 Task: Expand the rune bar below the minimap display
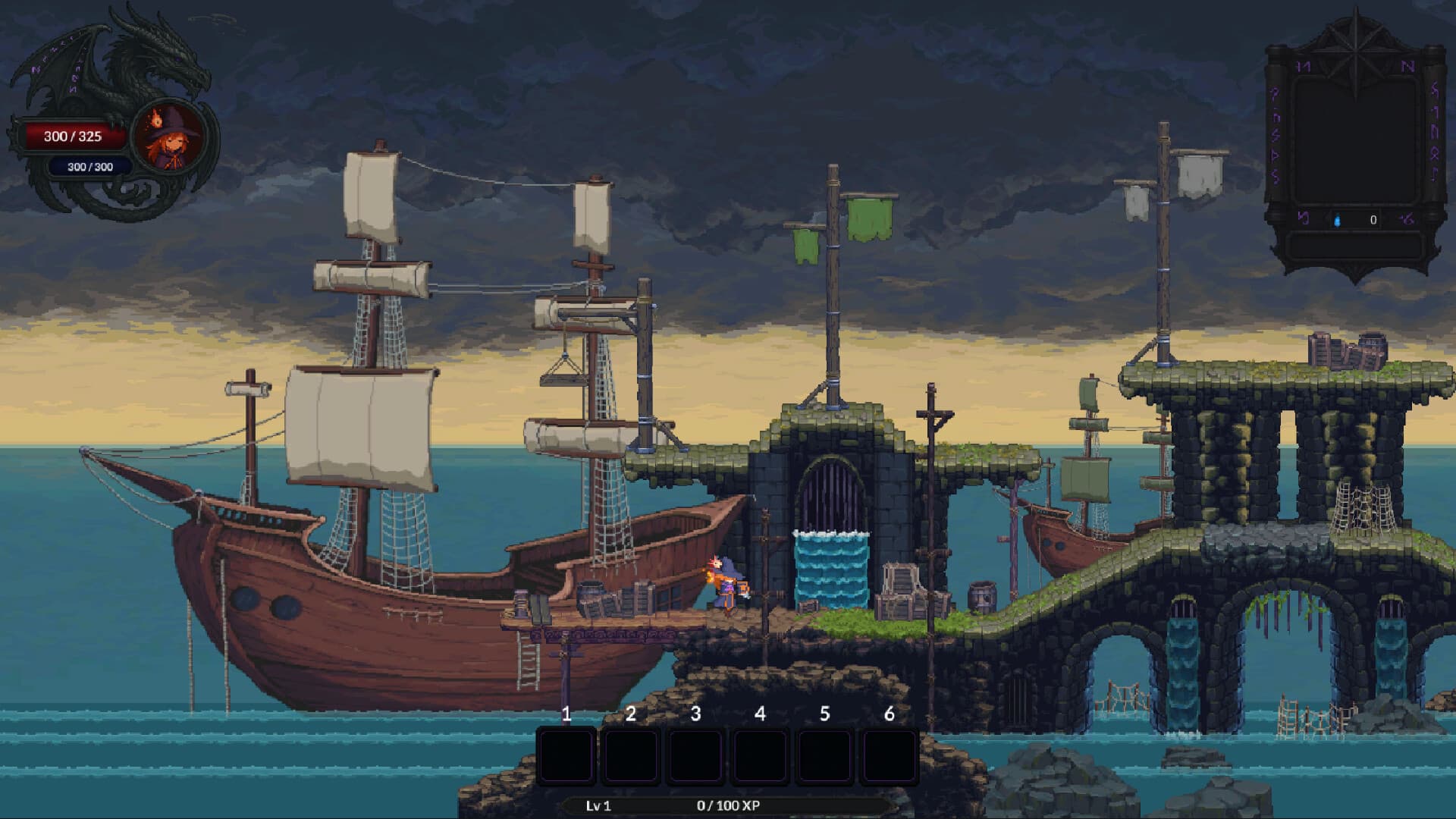pos(1357,221)
